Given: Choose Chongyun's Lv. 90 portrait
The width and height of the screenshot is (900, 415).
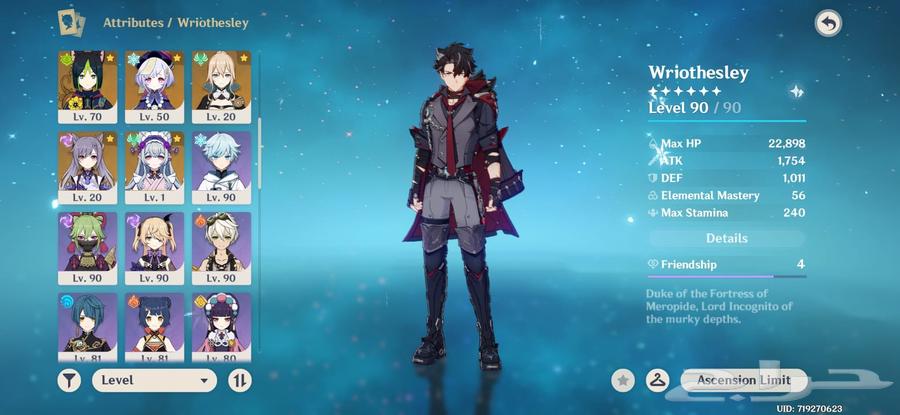Looking at the screenshot, I should pyautogui.click(x=222, y=166).
